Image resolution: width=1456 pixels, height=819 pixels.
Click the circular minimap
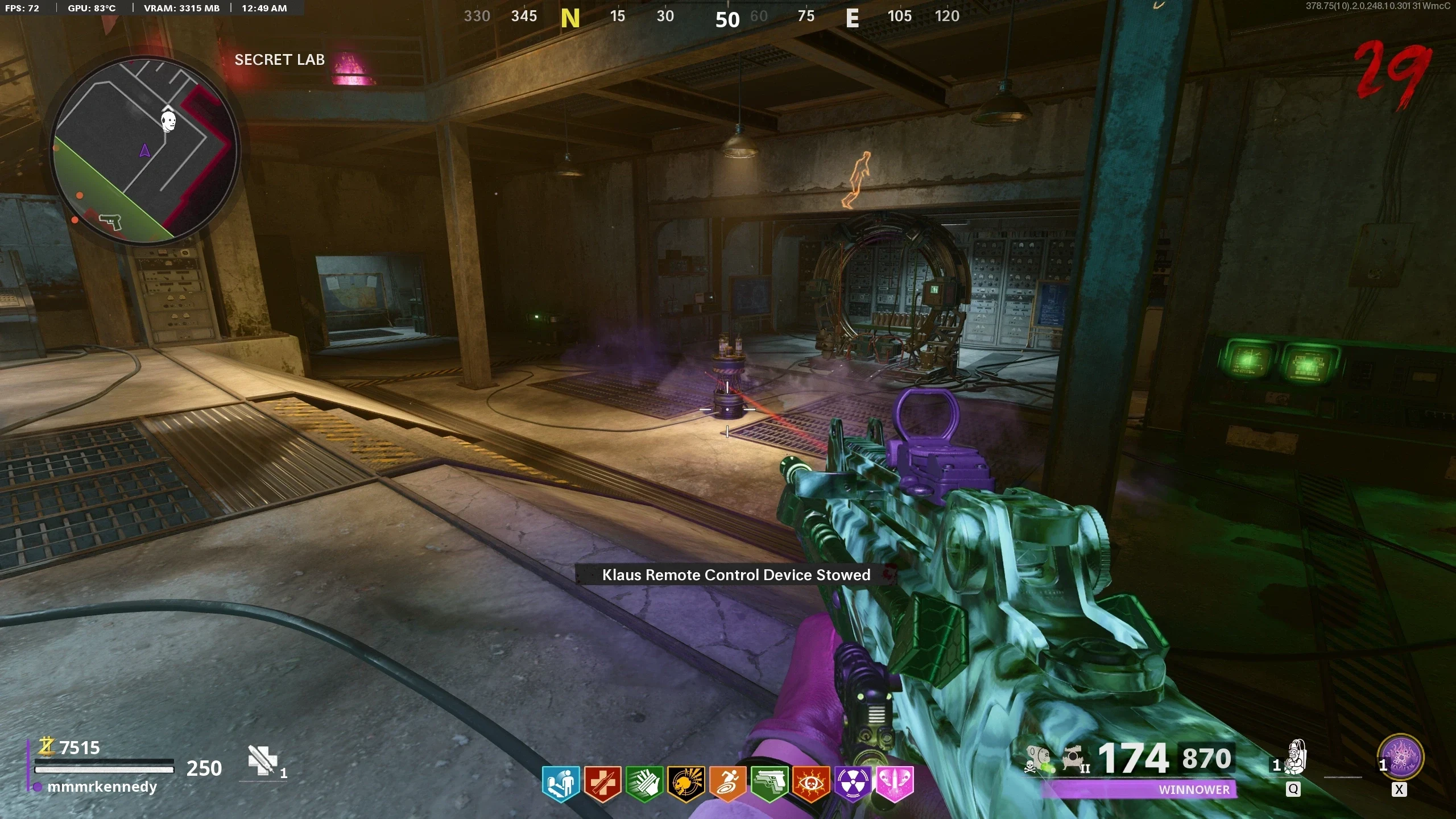pyautogui.click(x=146, y=150)
